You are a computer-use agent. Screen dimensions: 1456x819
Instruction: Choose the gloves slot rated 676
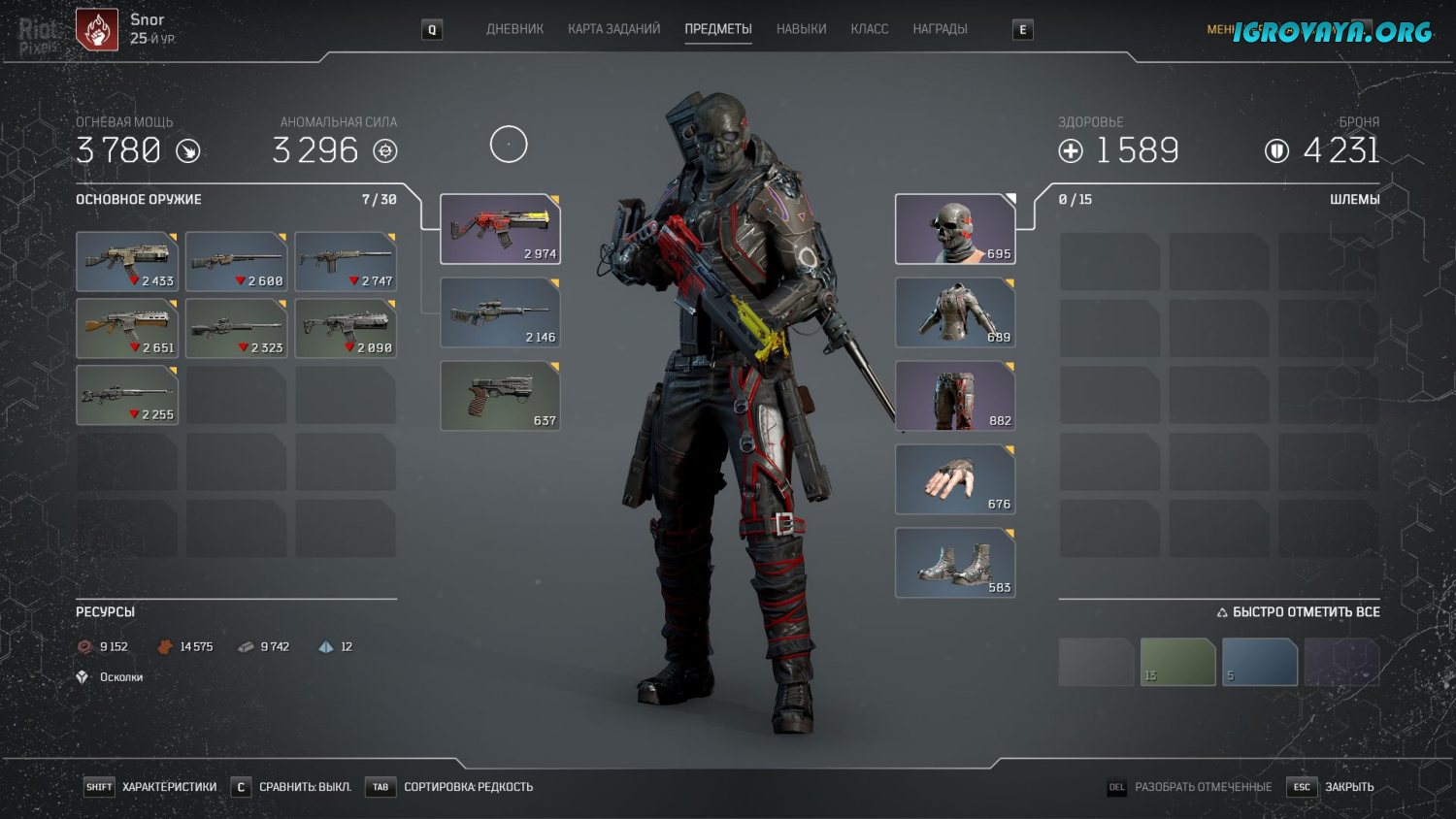pyautogui.click(x=955, y=479)
